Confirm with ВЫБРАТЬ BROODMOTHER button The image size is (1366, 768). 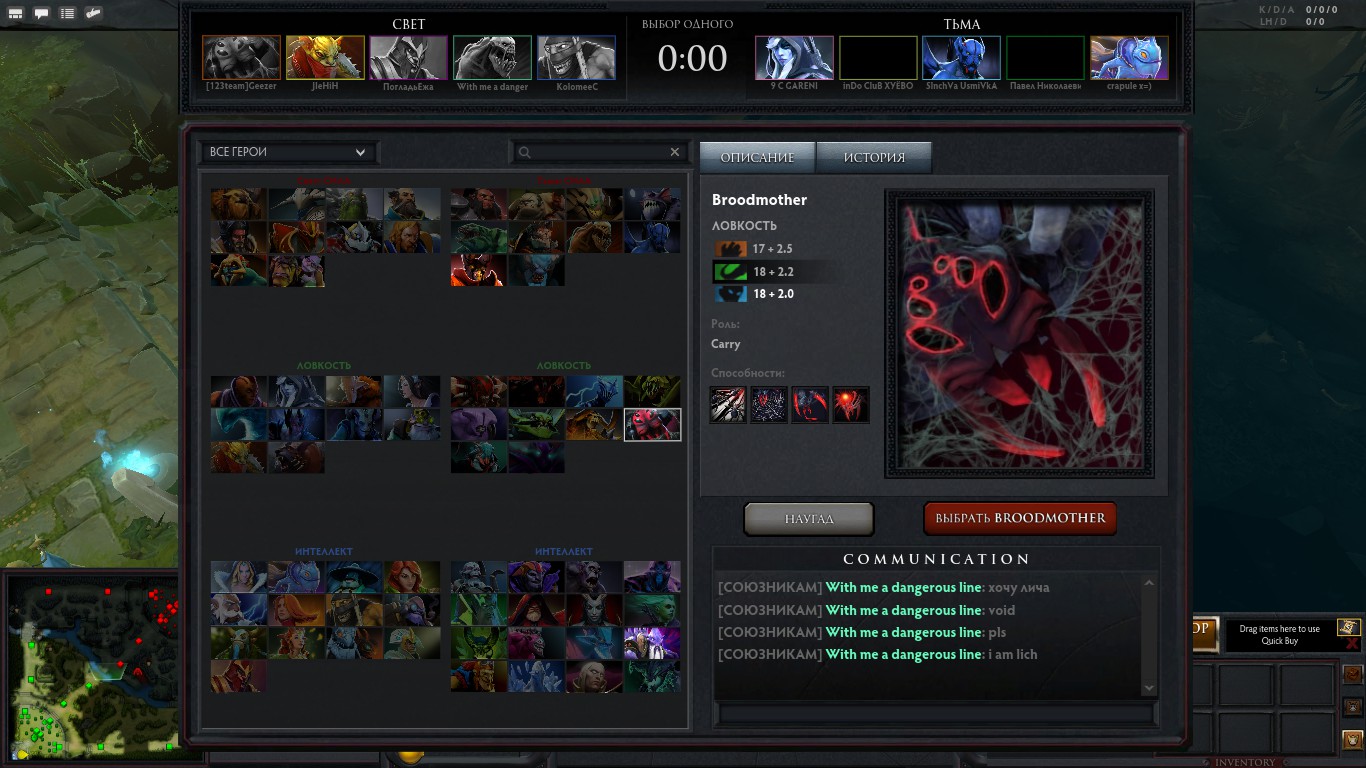[x=1020, y=518]
